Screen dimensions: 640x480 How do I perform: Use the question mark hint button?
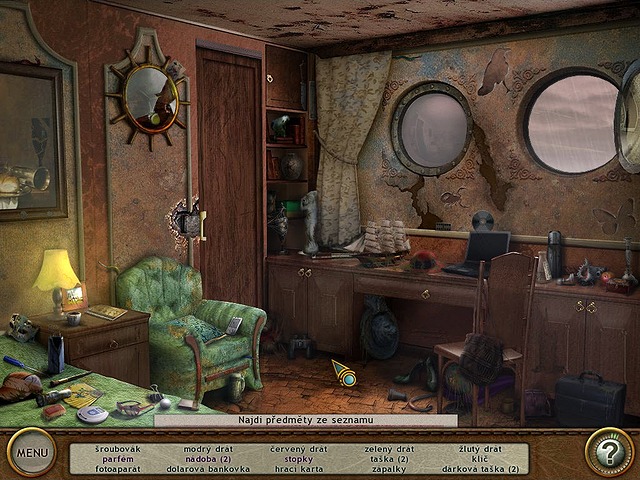pyautogui.click(x=608, y=452)
